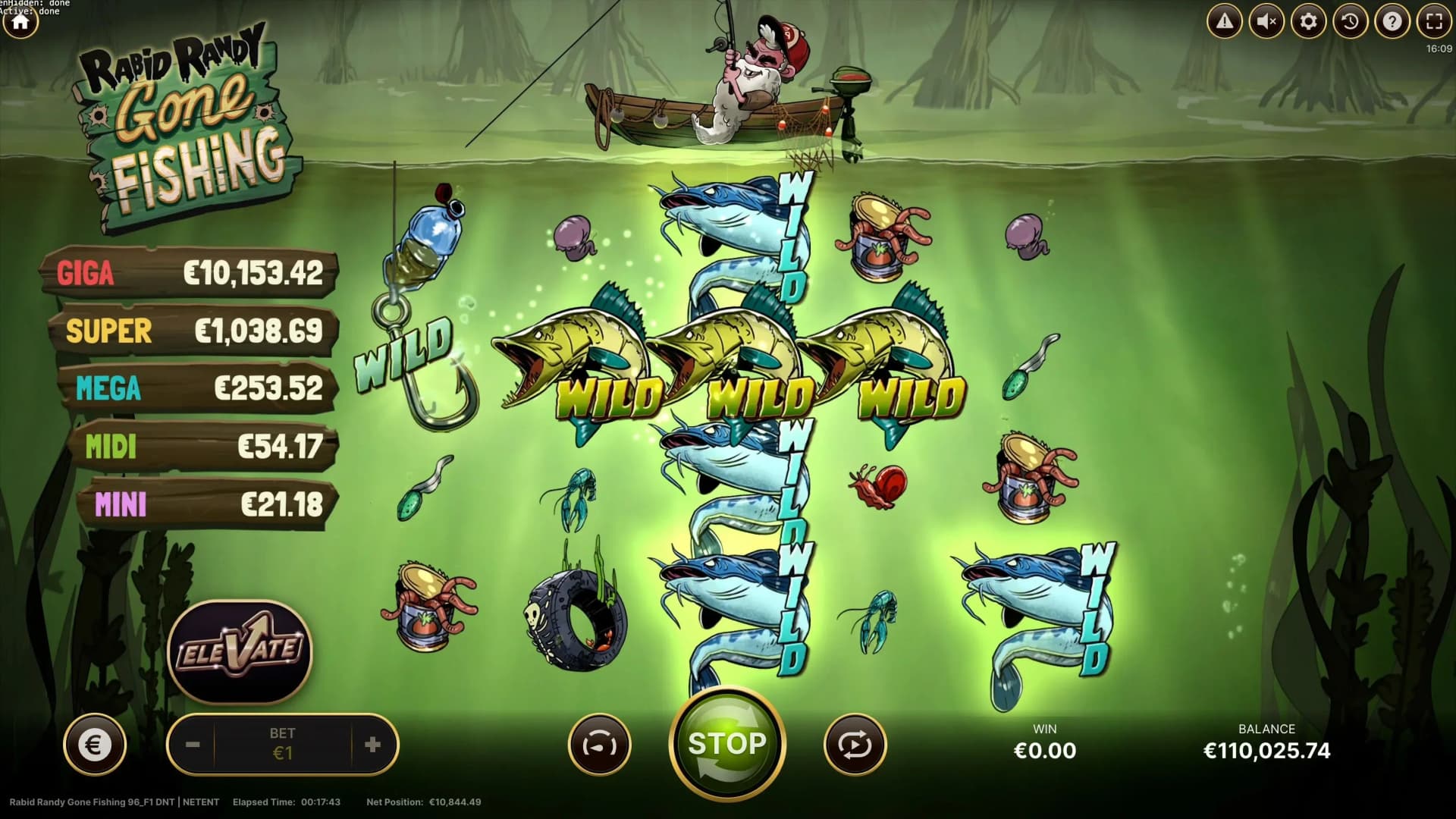Open the currency and balance menu
The width and height of the screenshot is (1456, 819).
tap(94, 744)
